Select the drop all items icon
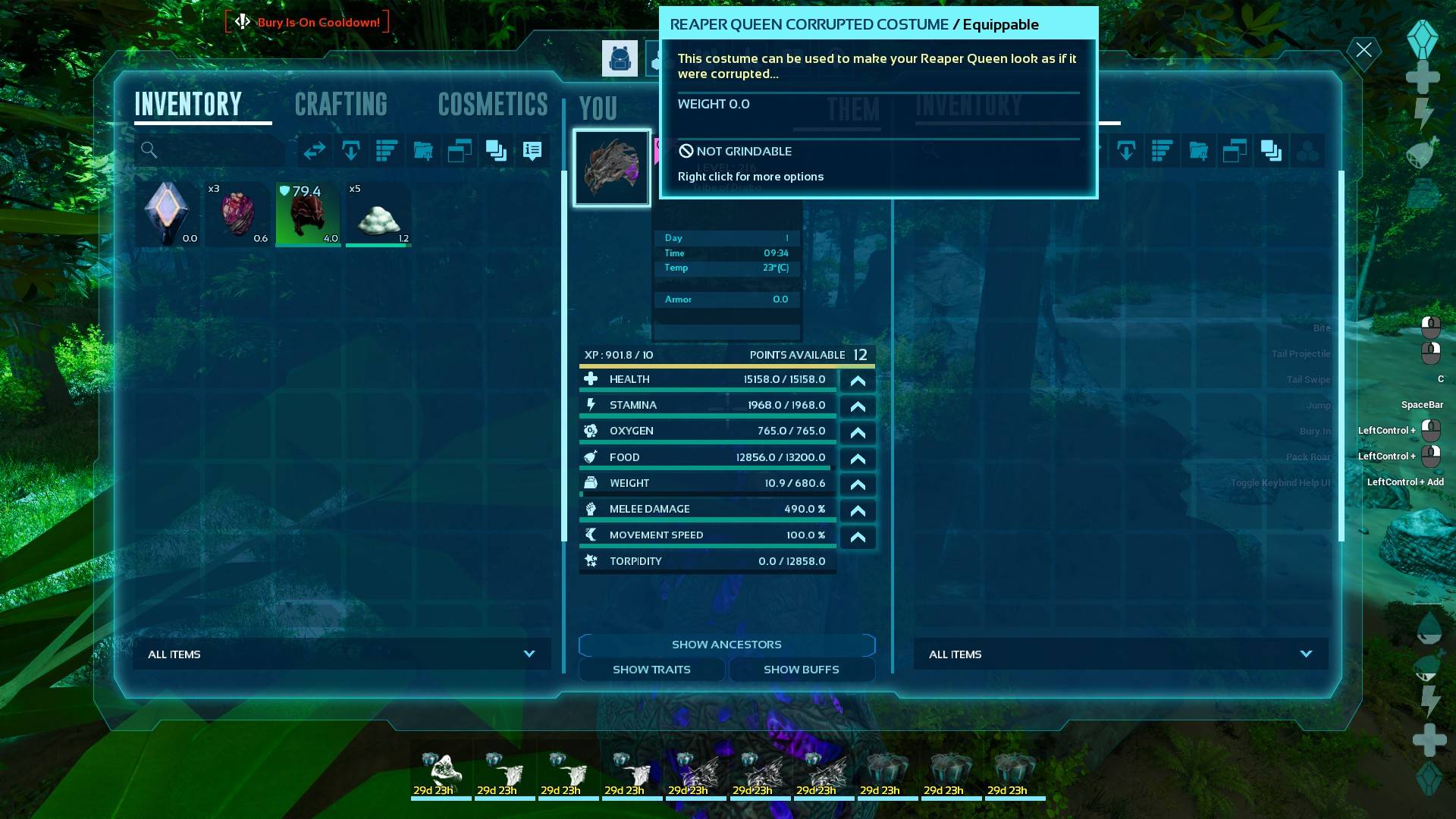Screen dimensions: 1456x819 pyautogui.click(x=350, y=150)
